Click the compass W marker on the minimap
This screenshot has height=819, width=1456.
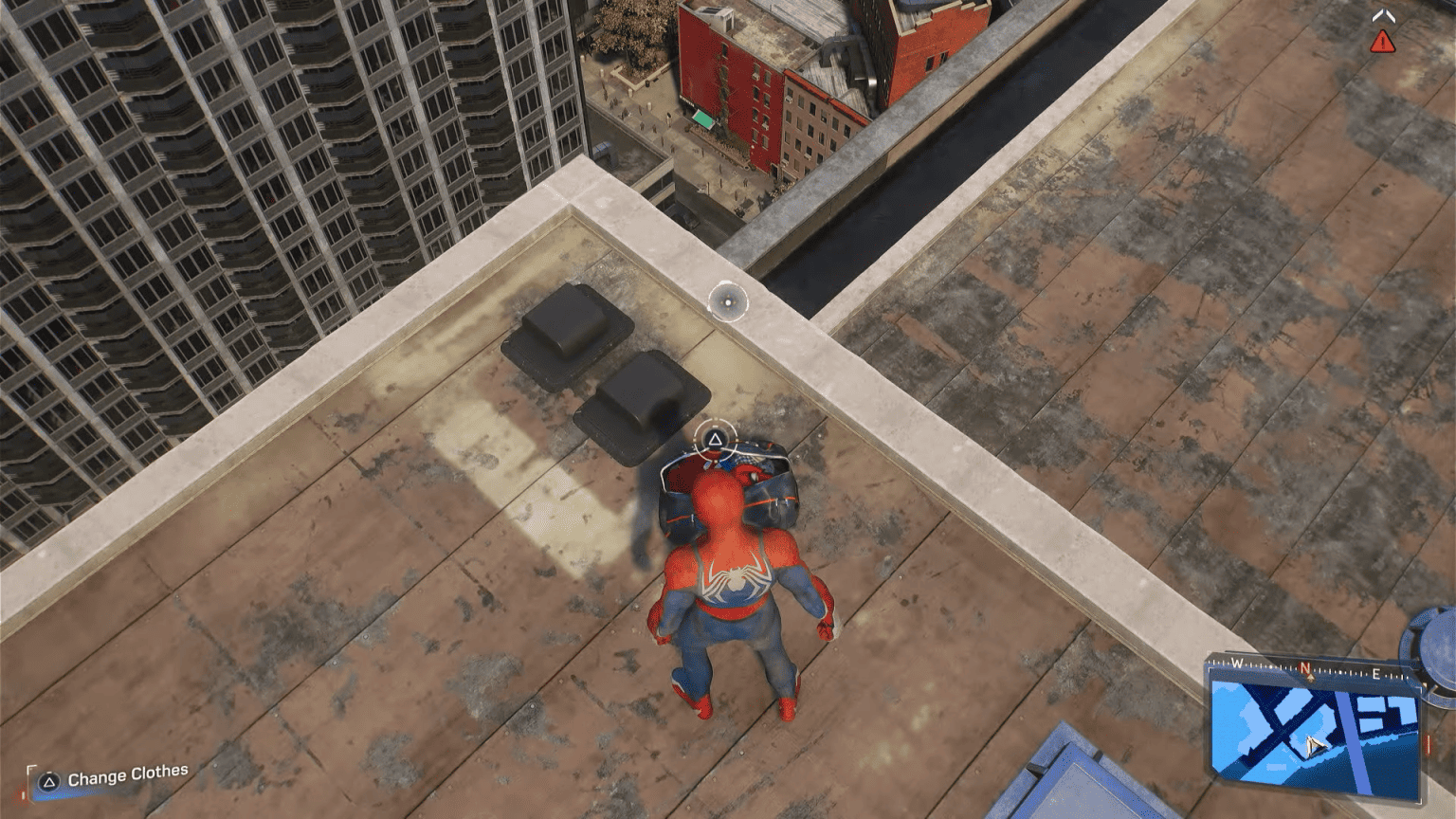[1236, 663]
